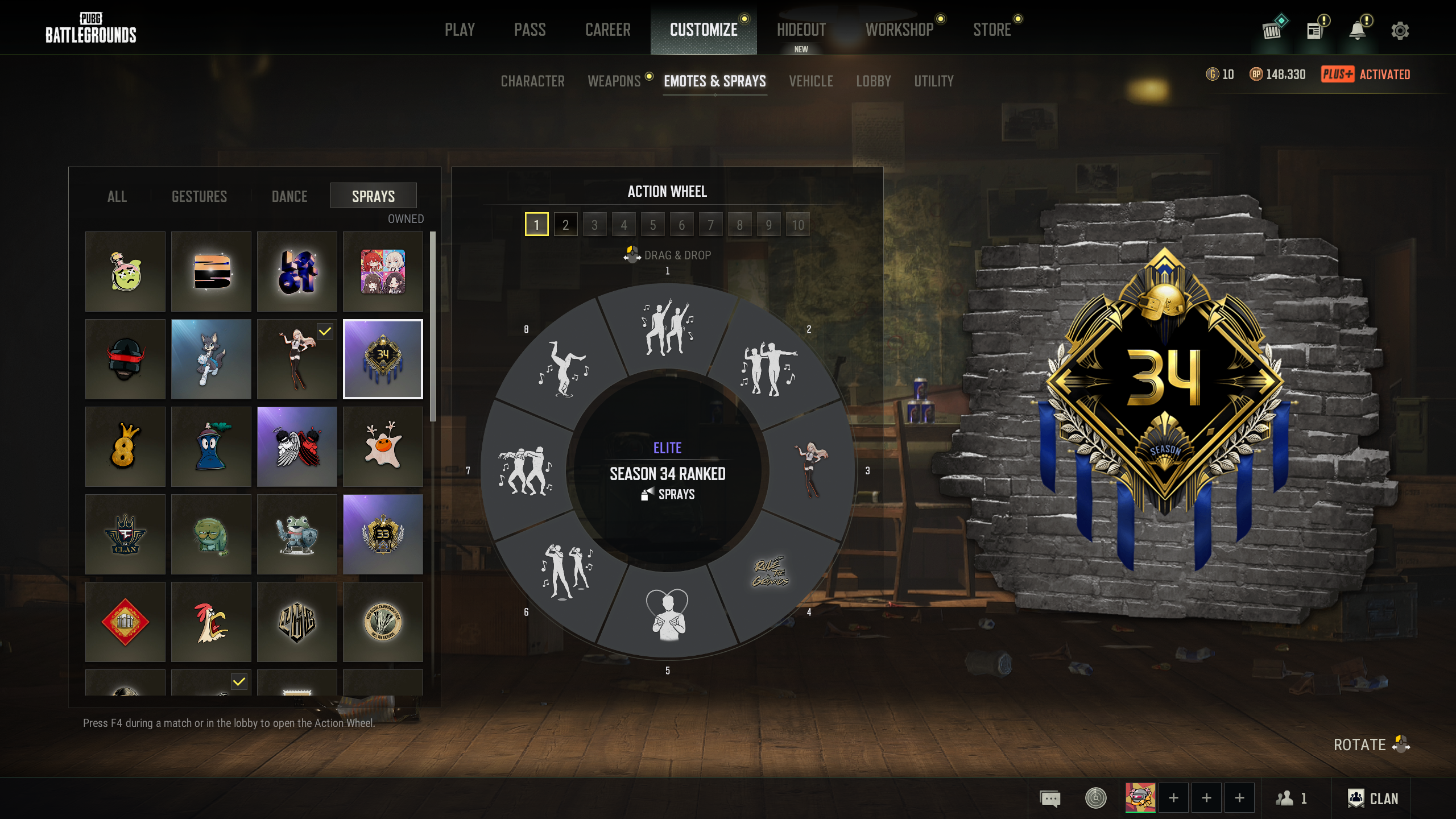Image resolution: width=1456 pixels, height=819 pixels.
Task: Open the chat speech bubble
Action: coord(1050,799)
